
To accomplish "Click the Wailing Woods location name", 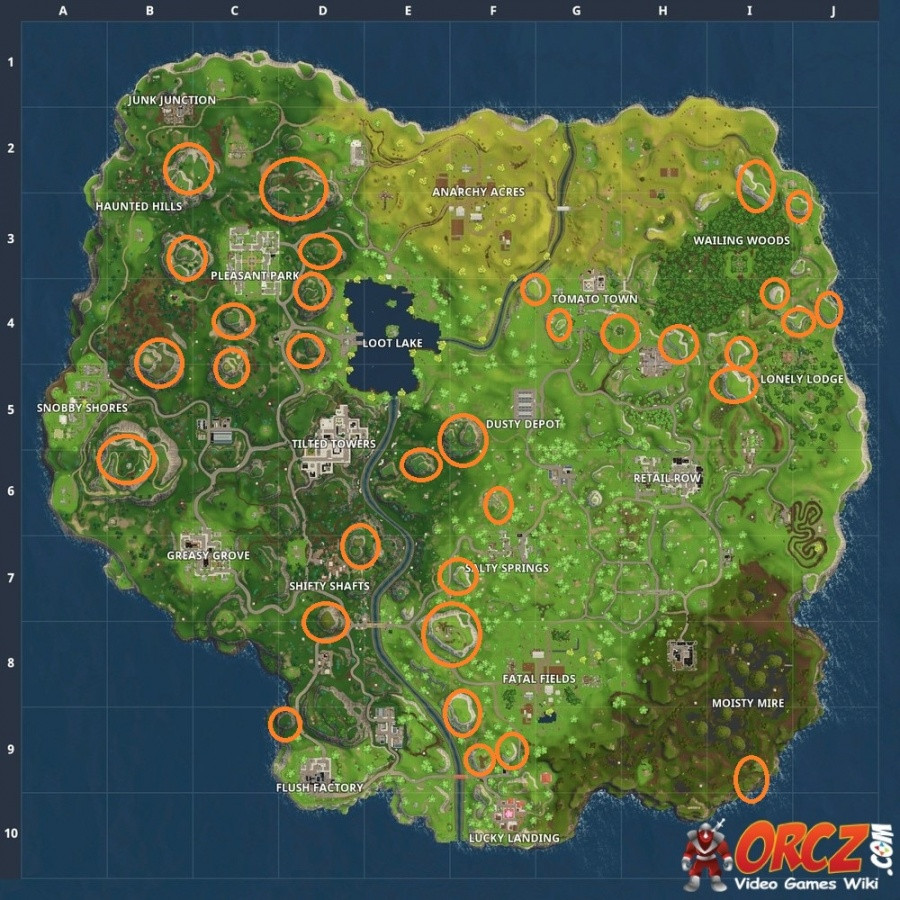I will [x=741, y=241].
